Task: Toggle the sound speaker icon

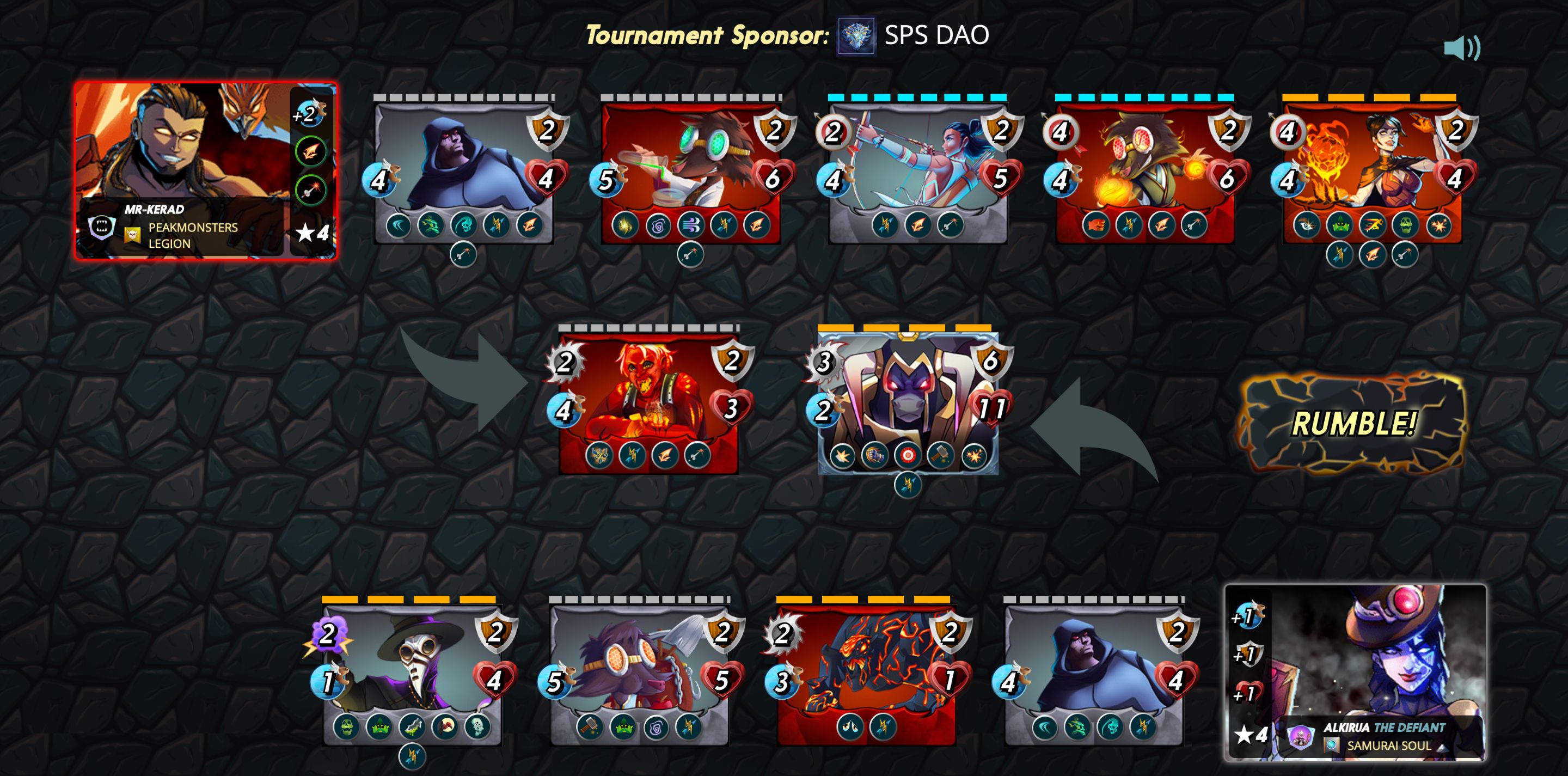Action: [1461, 47]
